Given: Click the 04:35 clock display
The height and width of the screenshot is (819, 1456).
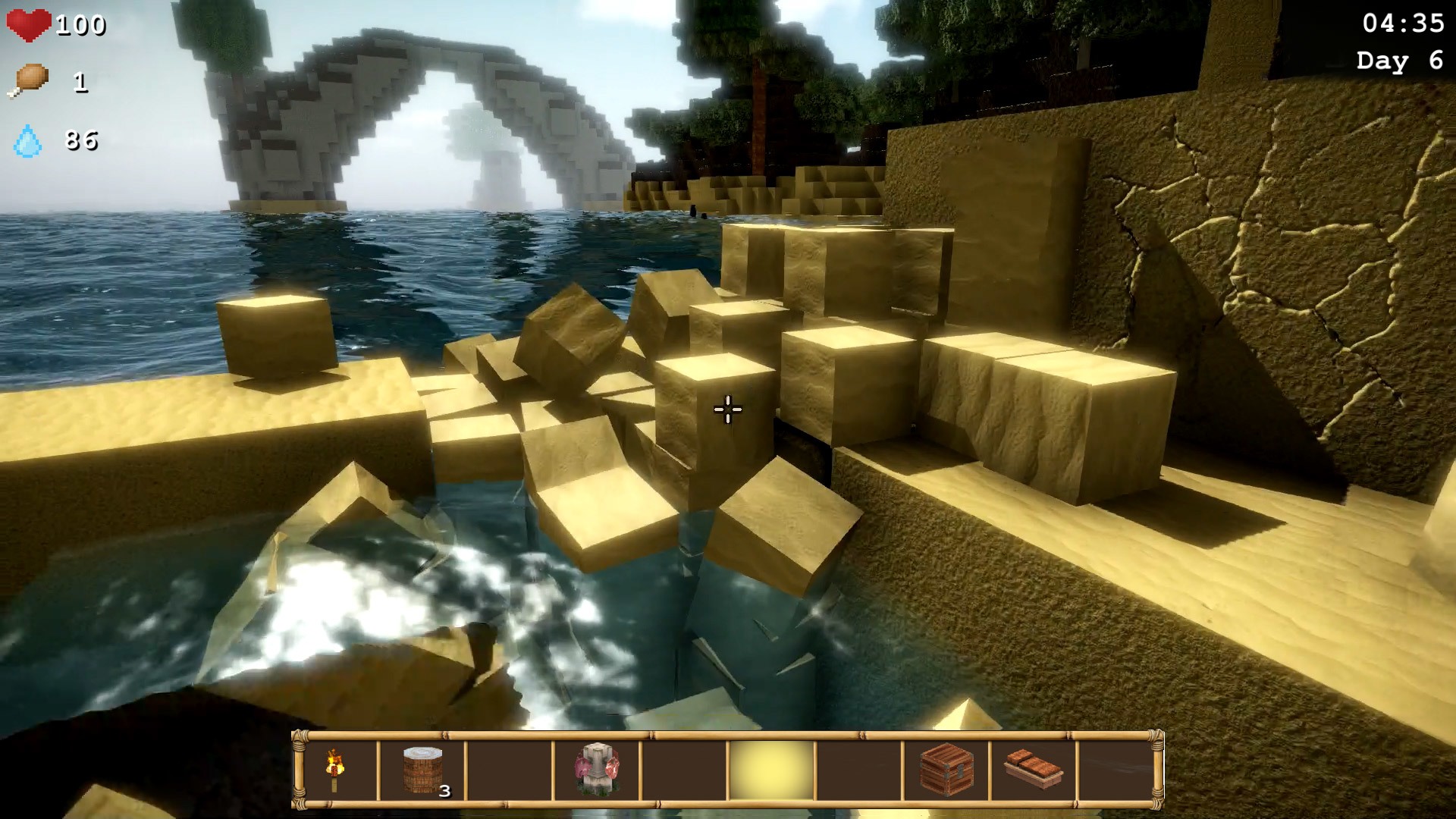Looking at the screenshot, I should 1404,23.
